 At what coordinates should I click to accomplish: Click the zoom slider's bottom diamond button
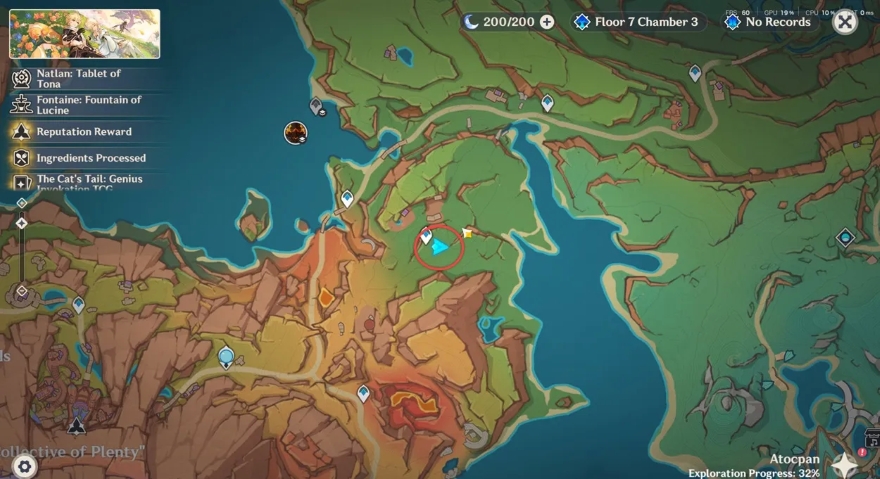22,291
